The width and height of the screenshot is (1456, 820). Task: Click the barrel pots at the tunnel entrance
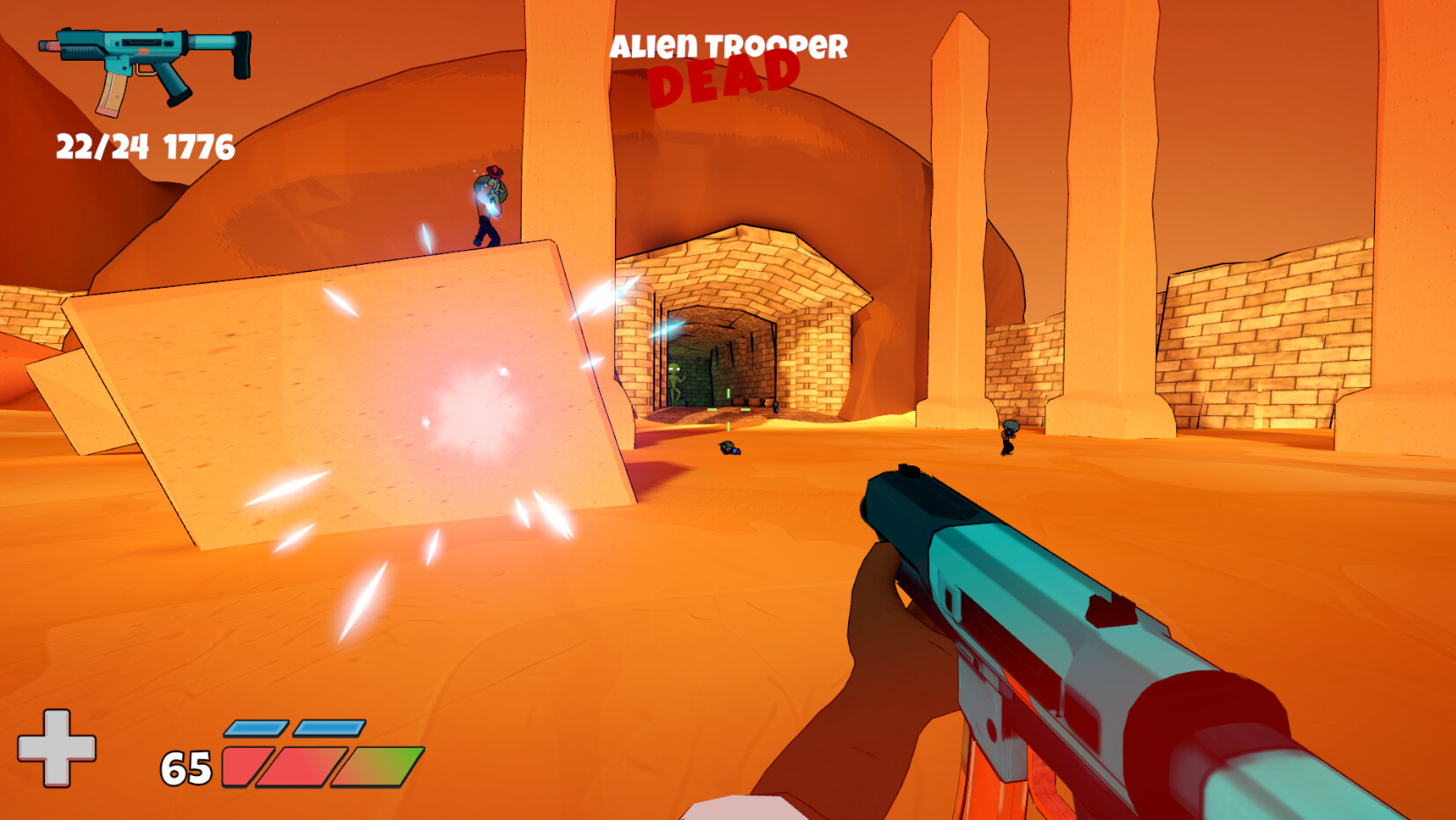pos(749,400)
